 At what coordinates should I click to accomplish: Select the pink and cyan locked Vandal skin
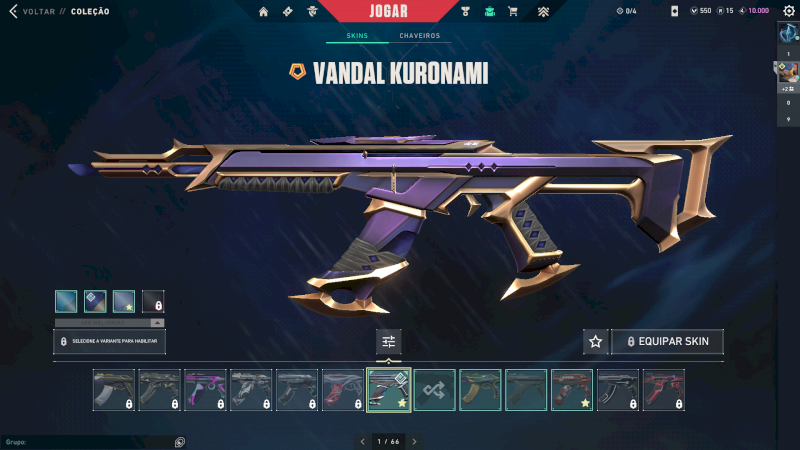[x=205, y=390]
